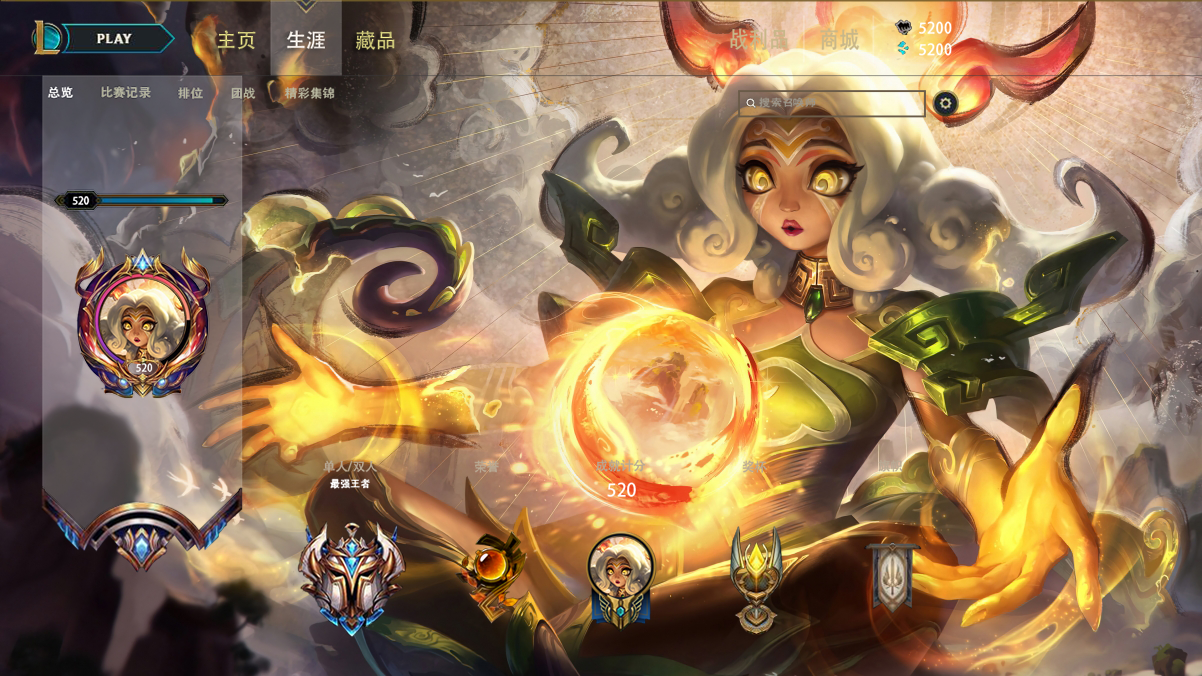1202x676 pixels.
Task: Select the 团战 subtab
Action: (x=243, y=93)
